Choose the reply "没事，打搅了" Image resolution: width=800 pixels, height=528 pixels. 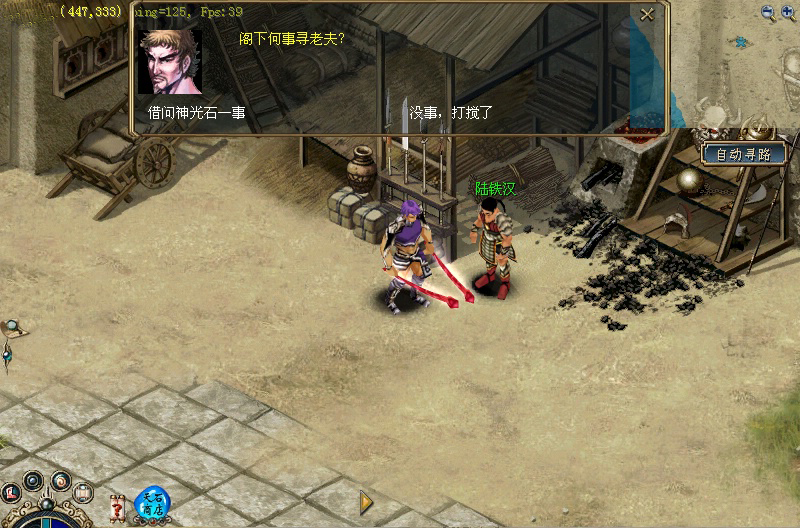451,113
